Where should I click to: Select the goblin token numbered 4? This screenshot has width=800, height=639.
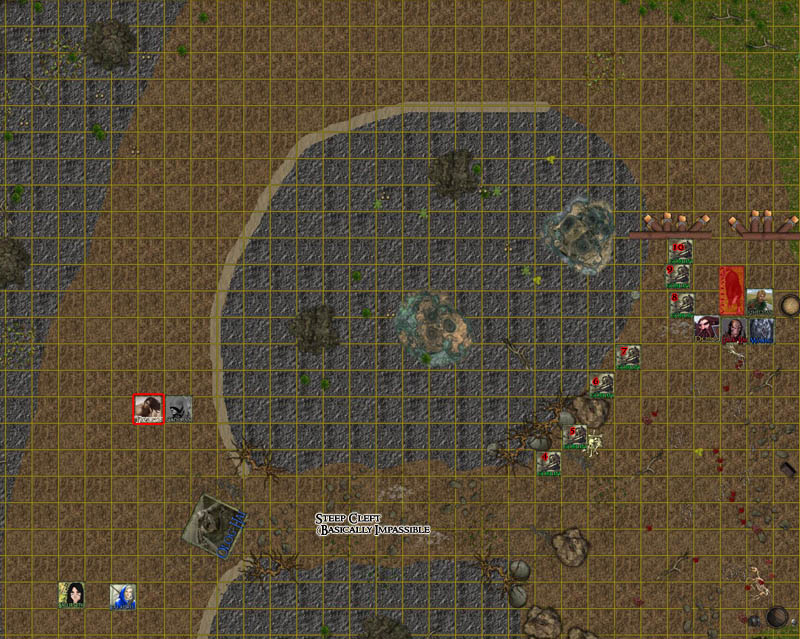click(x=549, y=464)
